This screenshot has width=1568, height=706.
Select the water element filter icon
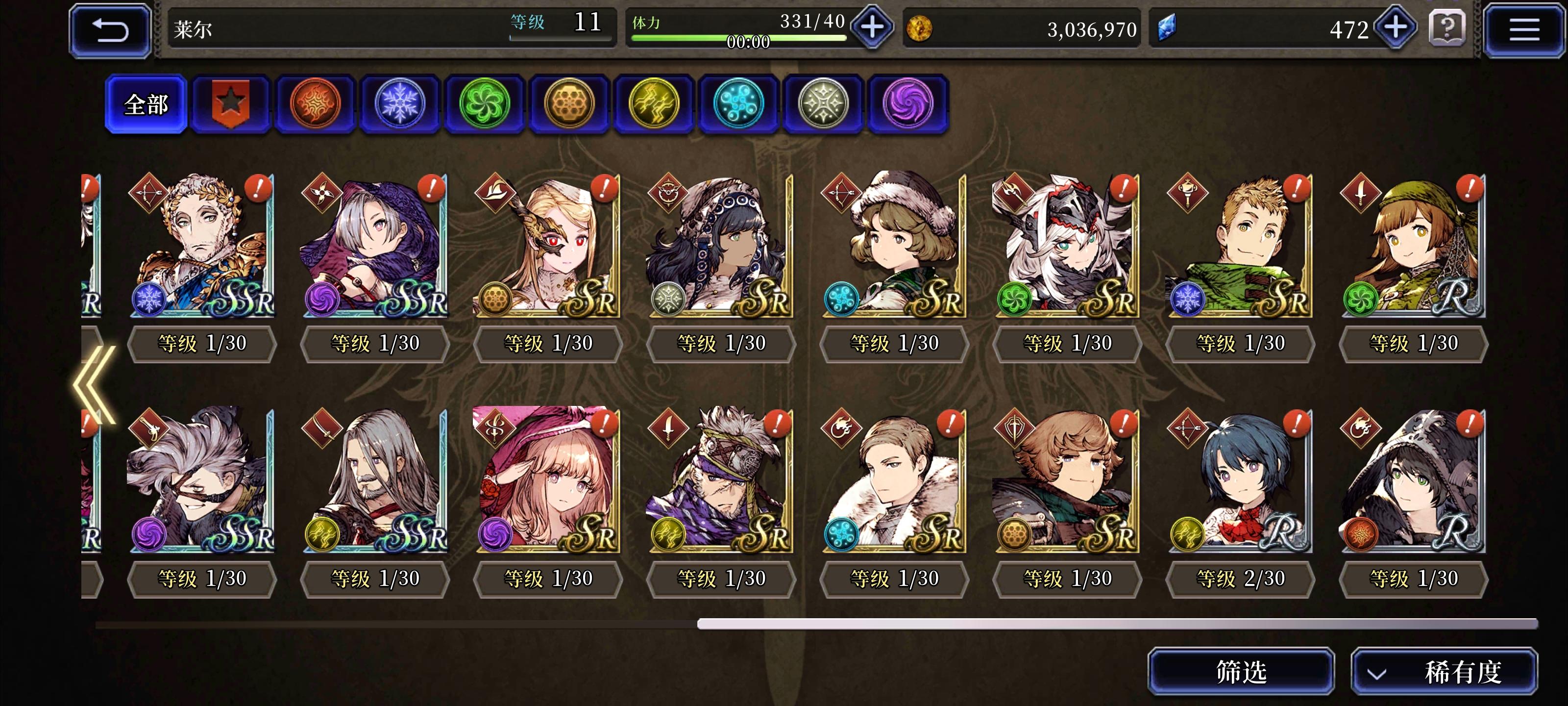tap(741, 102)
